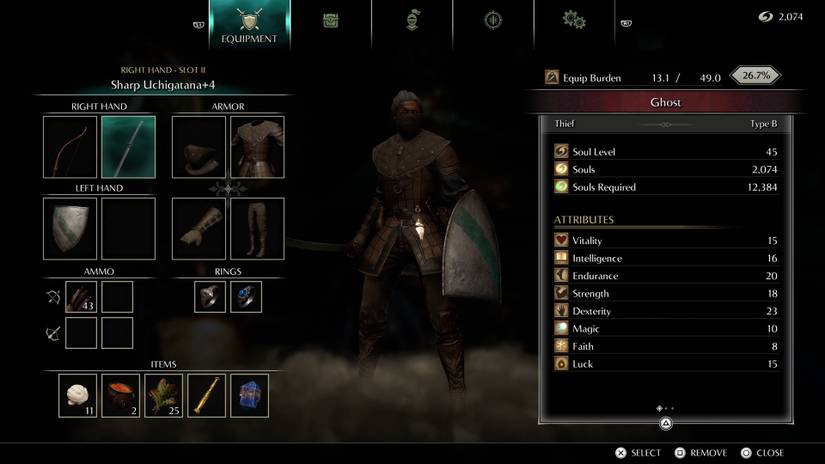
Task: Open the inventory chest tab
Action: [x=330, y=21]
